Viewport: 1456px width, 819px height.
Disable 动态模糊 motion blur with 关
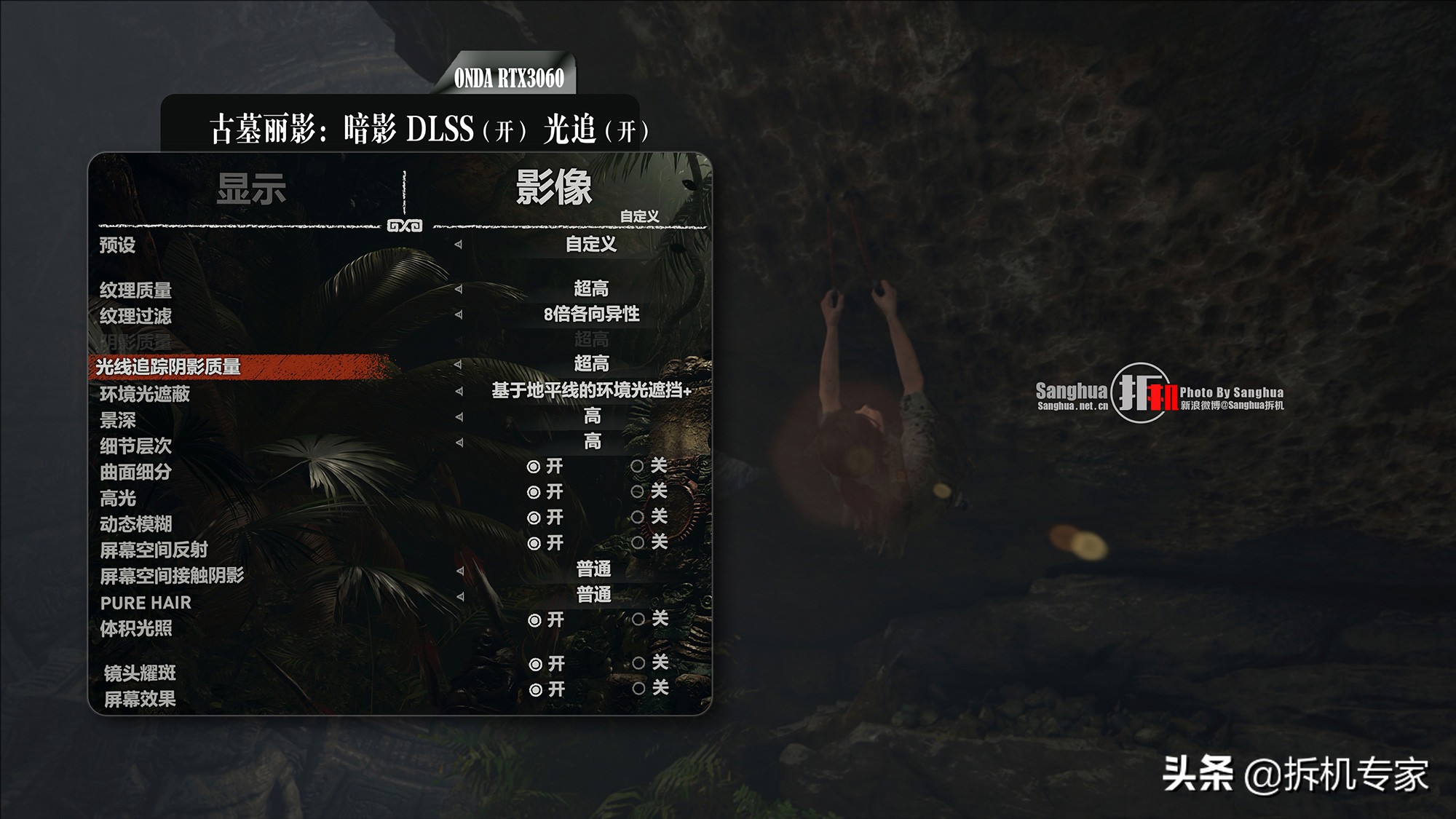(638, 517)
